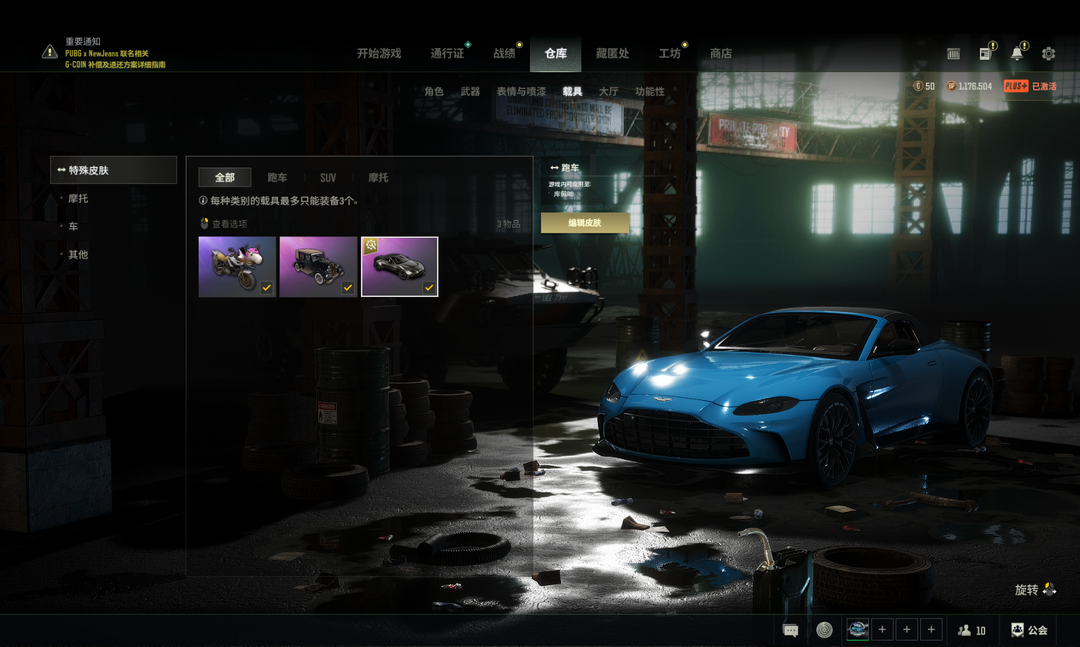Go to the 藏匿处 hideout tab

tap(612, 54)
